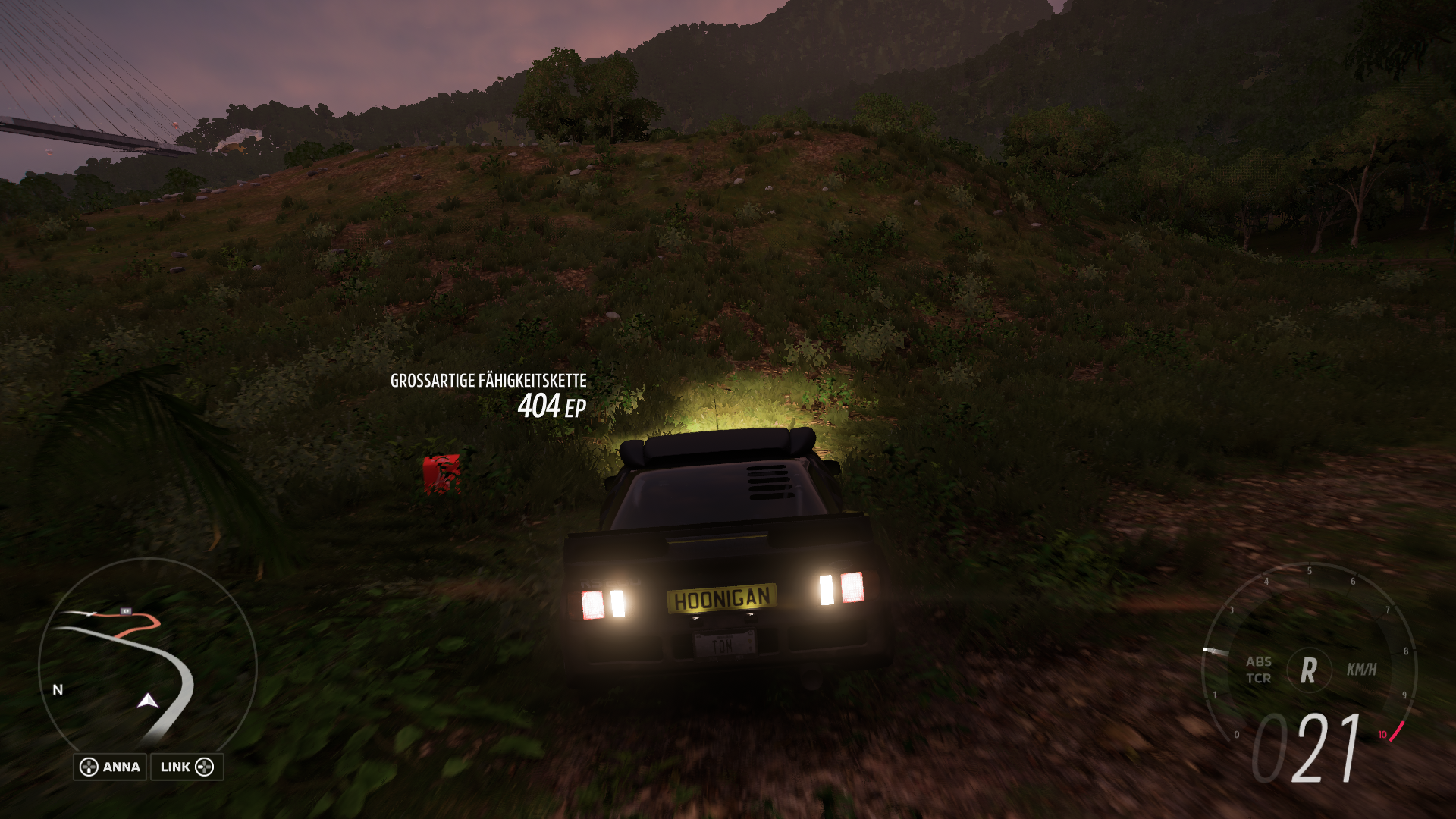The height and width of the screenshot is (819, 1456).
Task: Click the TCR indicator on the speedometer
Action: pyautogui.click(x=1259, y=678)
